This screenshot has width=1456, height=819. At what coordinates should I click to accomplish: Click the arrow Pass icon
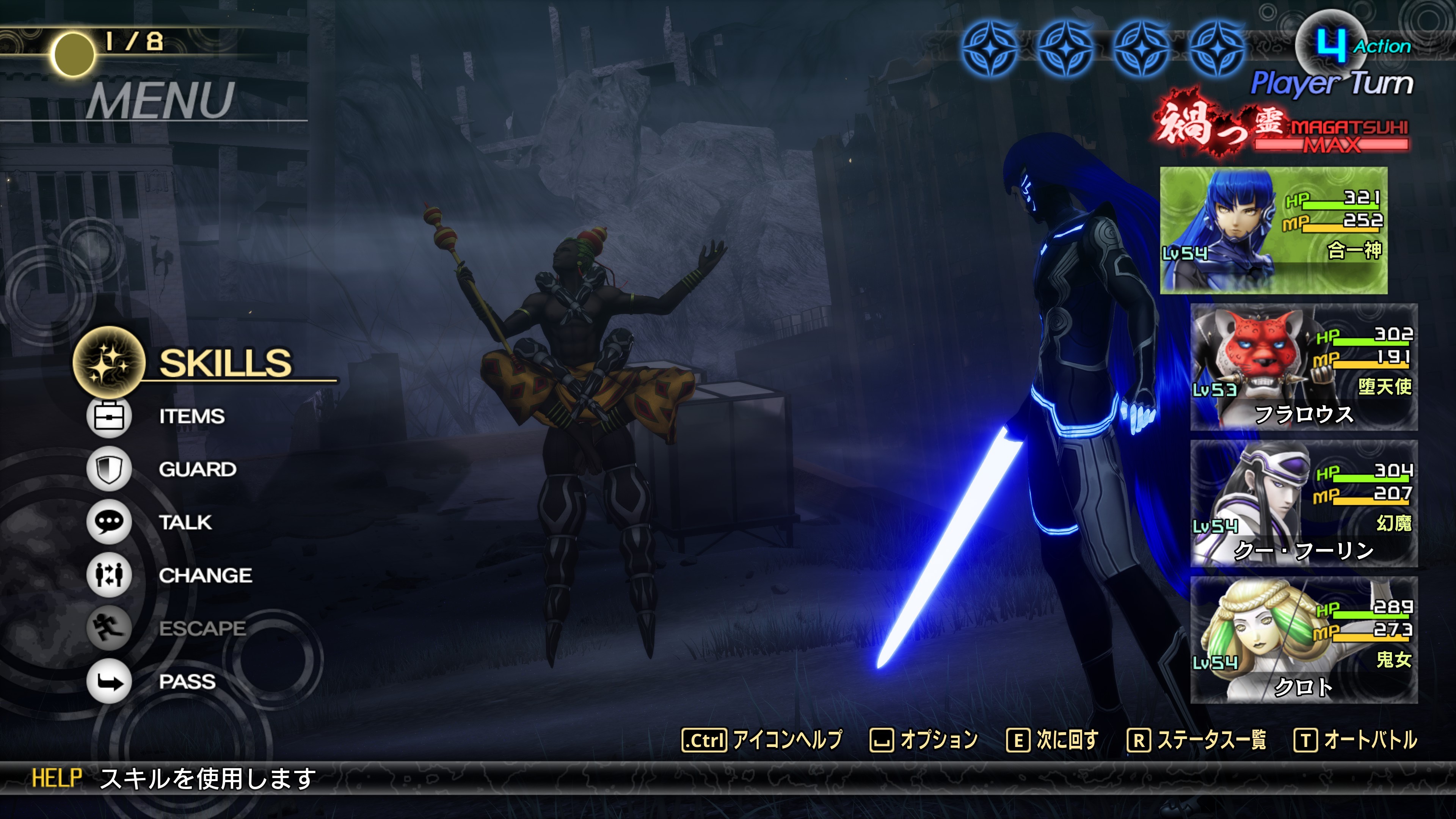[108, 682]
